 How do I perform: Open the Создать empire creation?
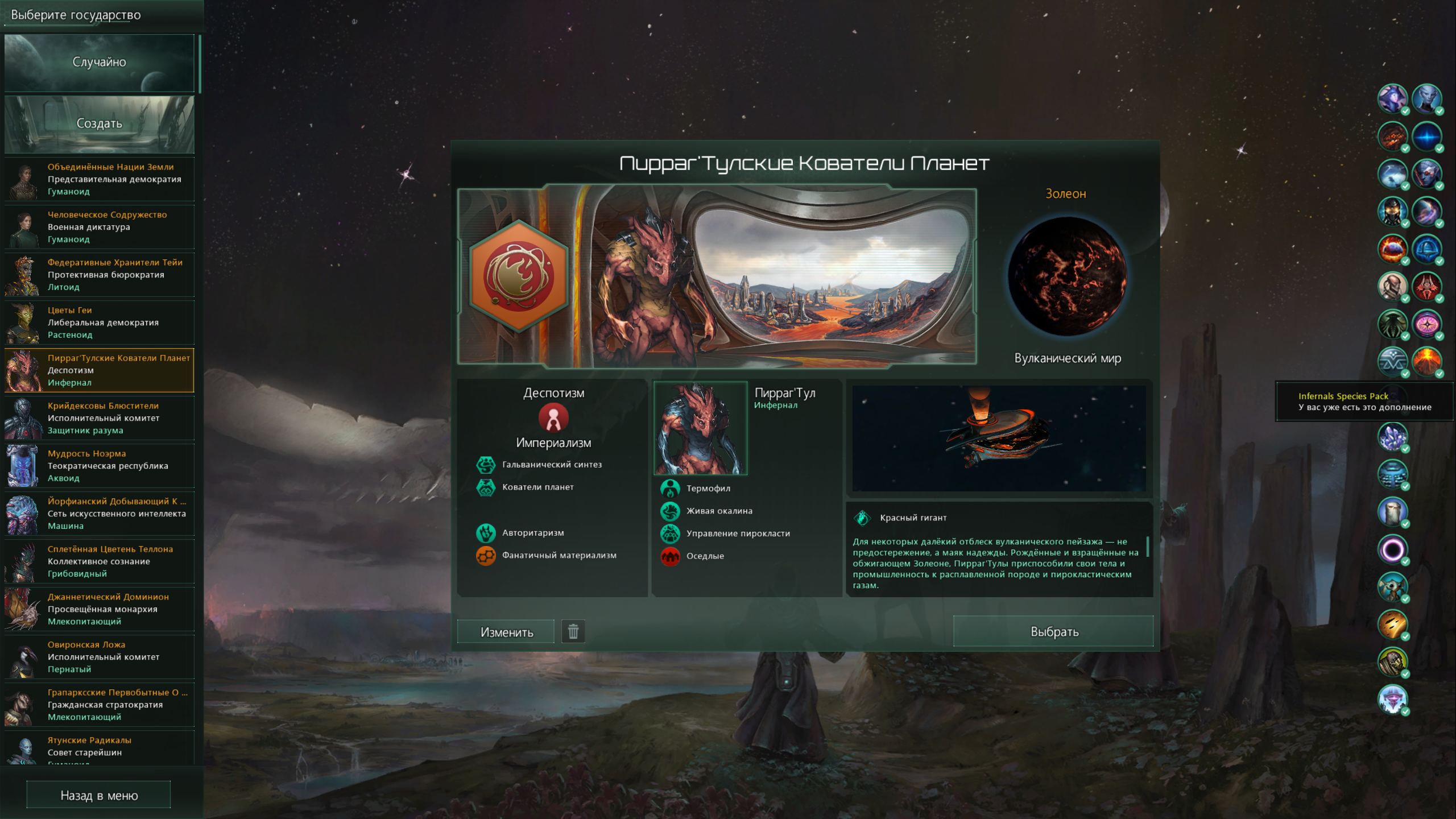pyautogui.click(x=100, y=123)
